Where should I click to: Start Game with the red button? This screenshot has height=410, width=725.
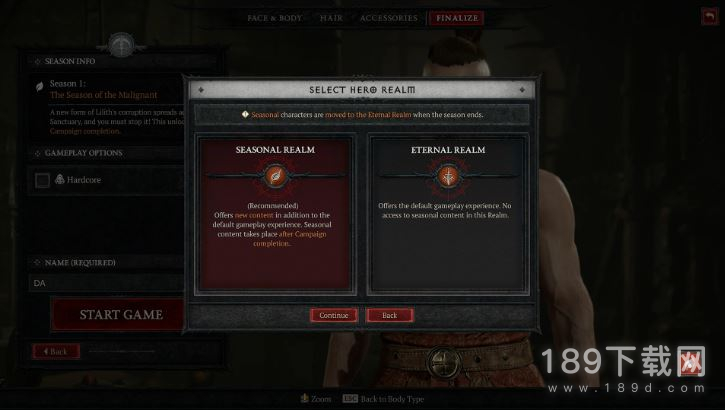coord(120,314)
